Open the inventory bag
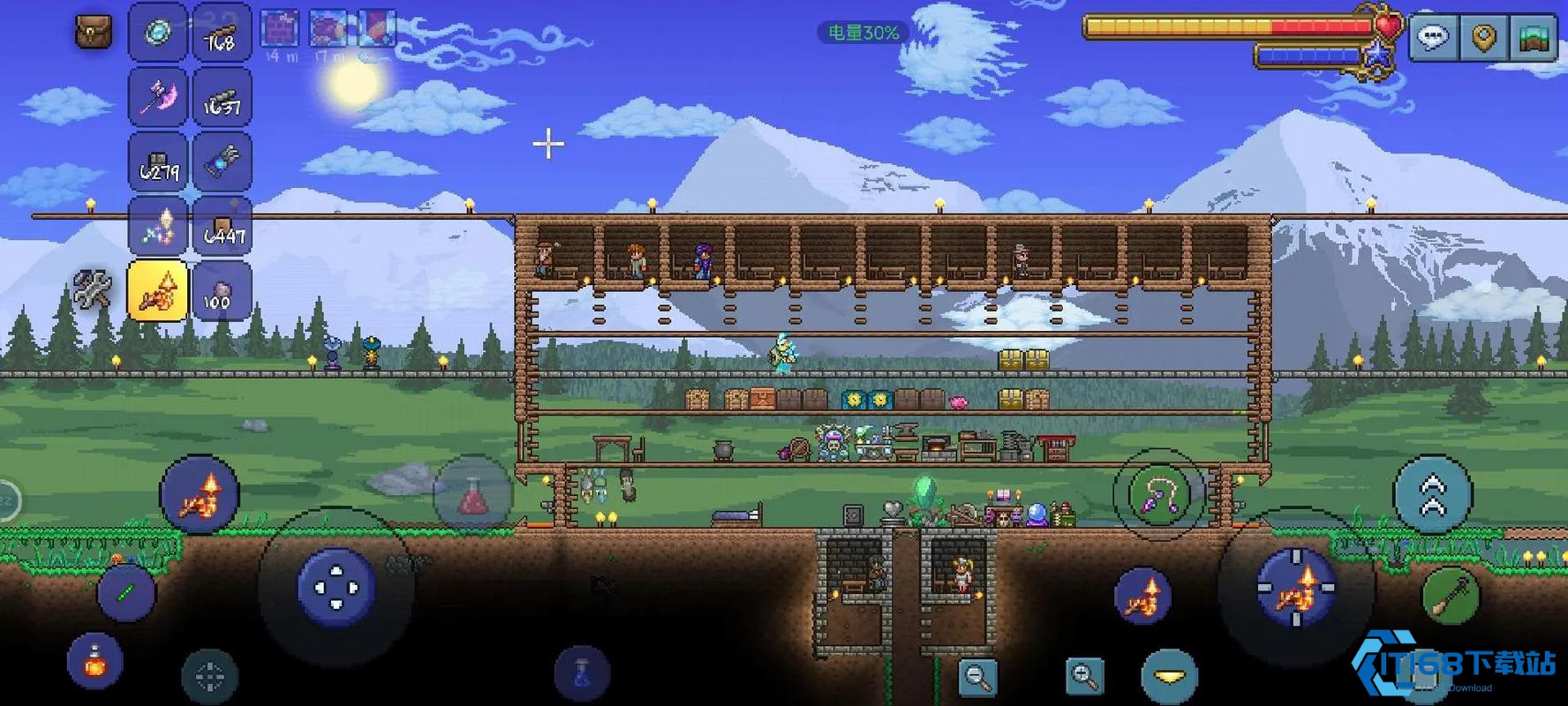 tap(93, 32)
